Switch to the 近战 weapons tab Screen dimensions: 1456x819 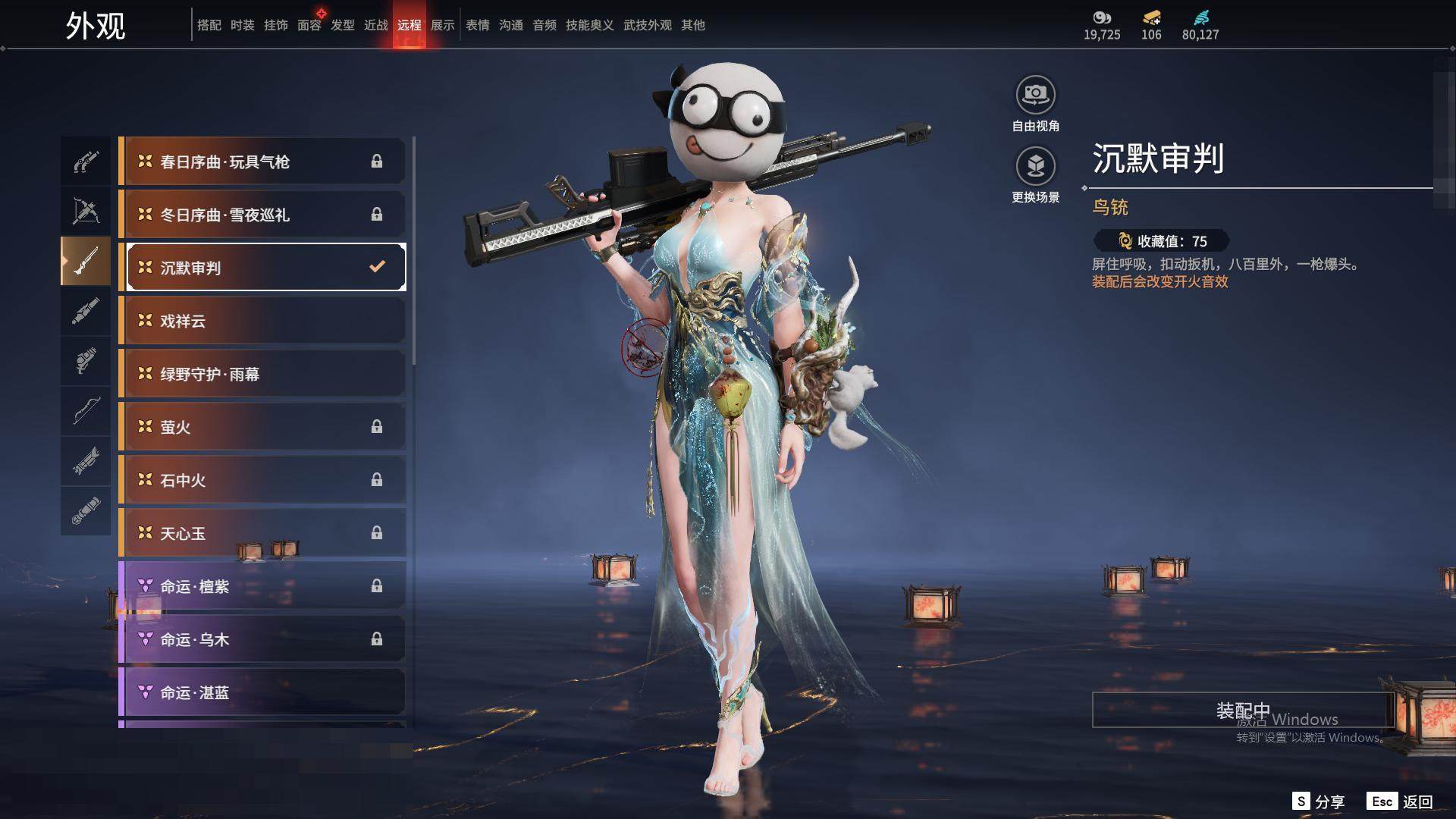click(376, 25)
